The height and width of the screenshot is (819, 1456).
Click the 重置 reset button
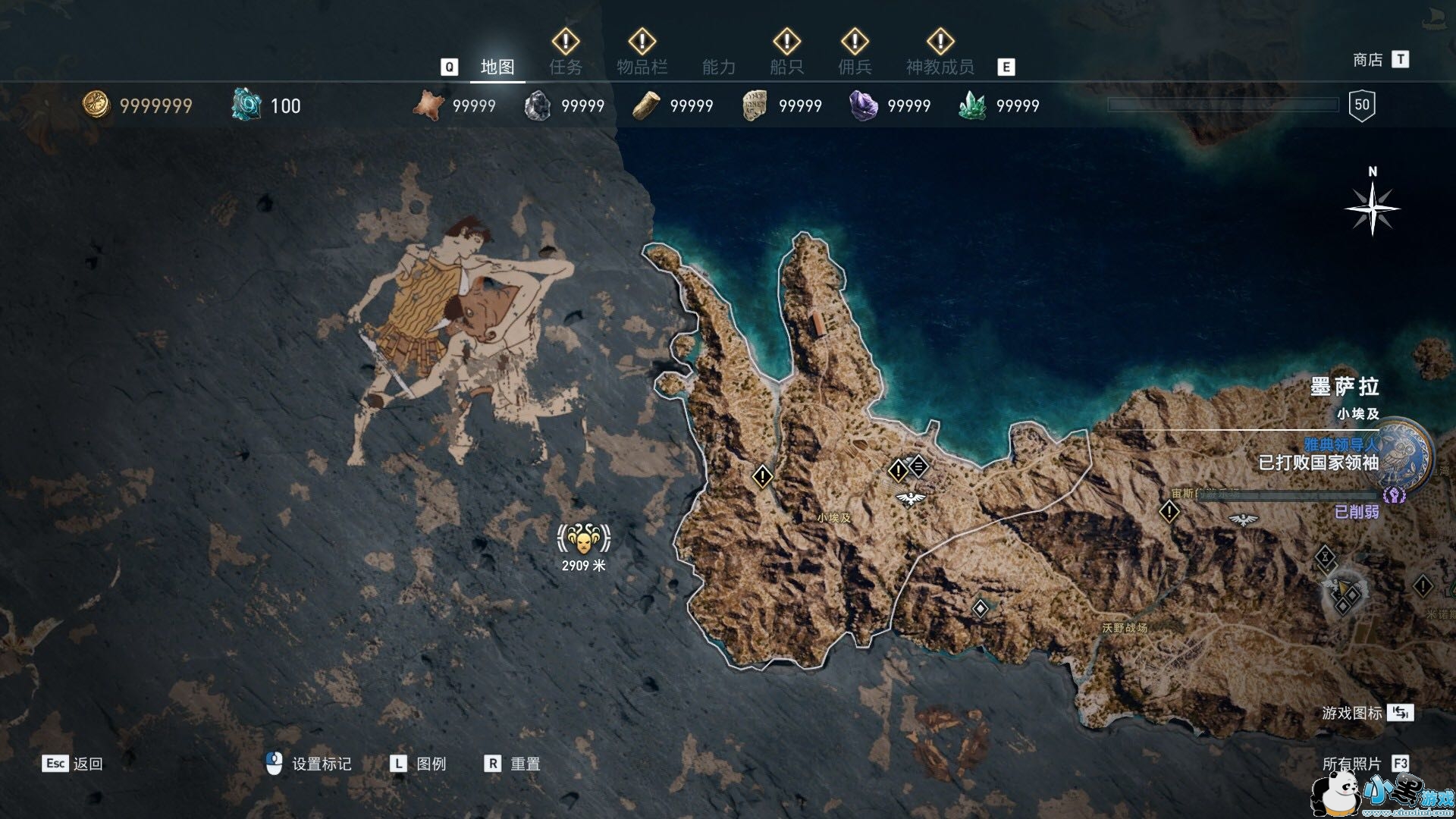[512, 764]
